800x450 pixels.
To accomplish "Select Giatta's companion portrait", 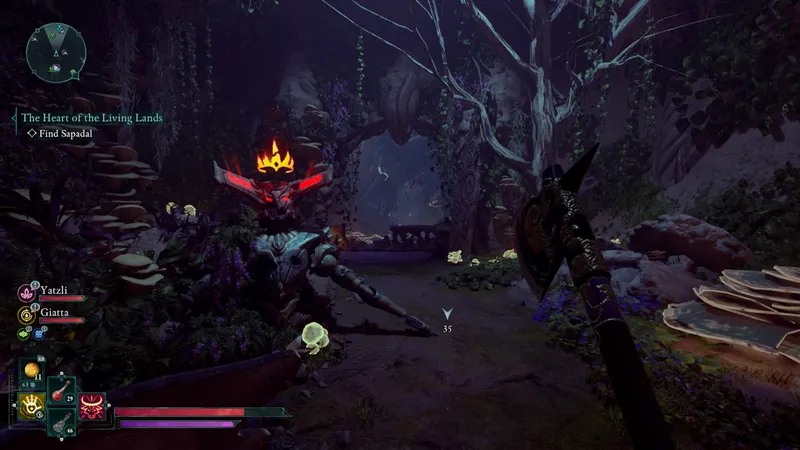I will coord(26,313).
